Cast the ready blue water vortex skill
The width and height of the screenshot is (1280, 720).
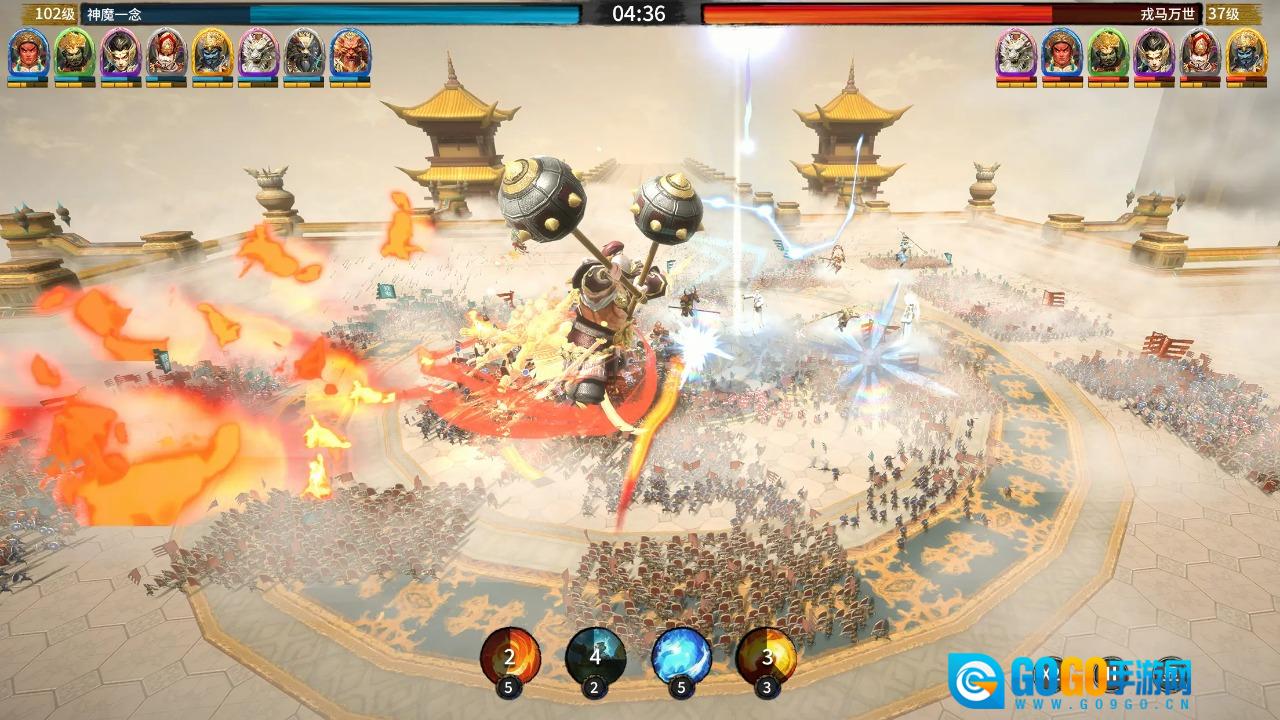click(x=682, y=656)
